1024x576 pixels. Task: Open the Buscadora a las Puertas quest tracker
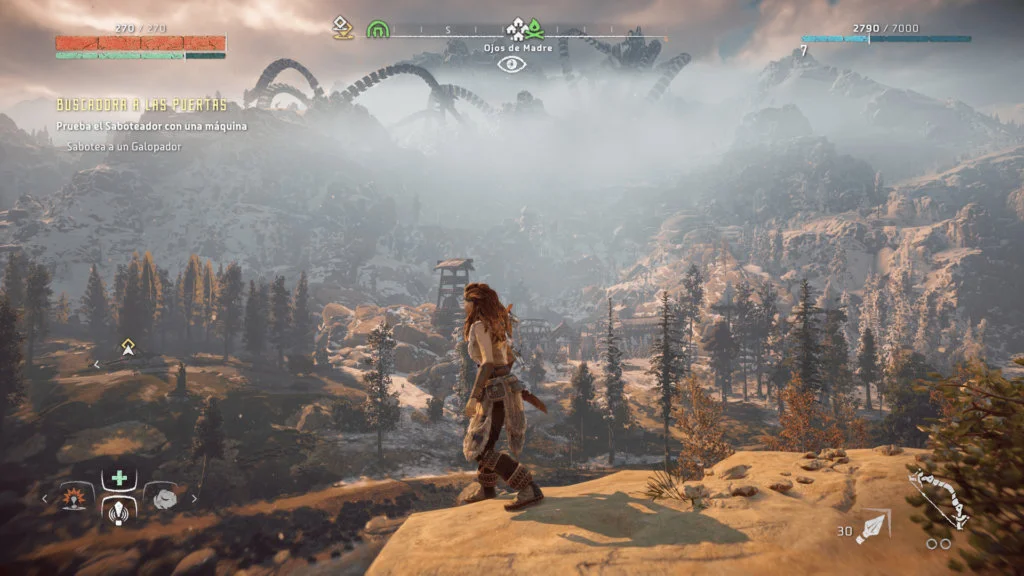pyautogui.click(x=141, y=105)
